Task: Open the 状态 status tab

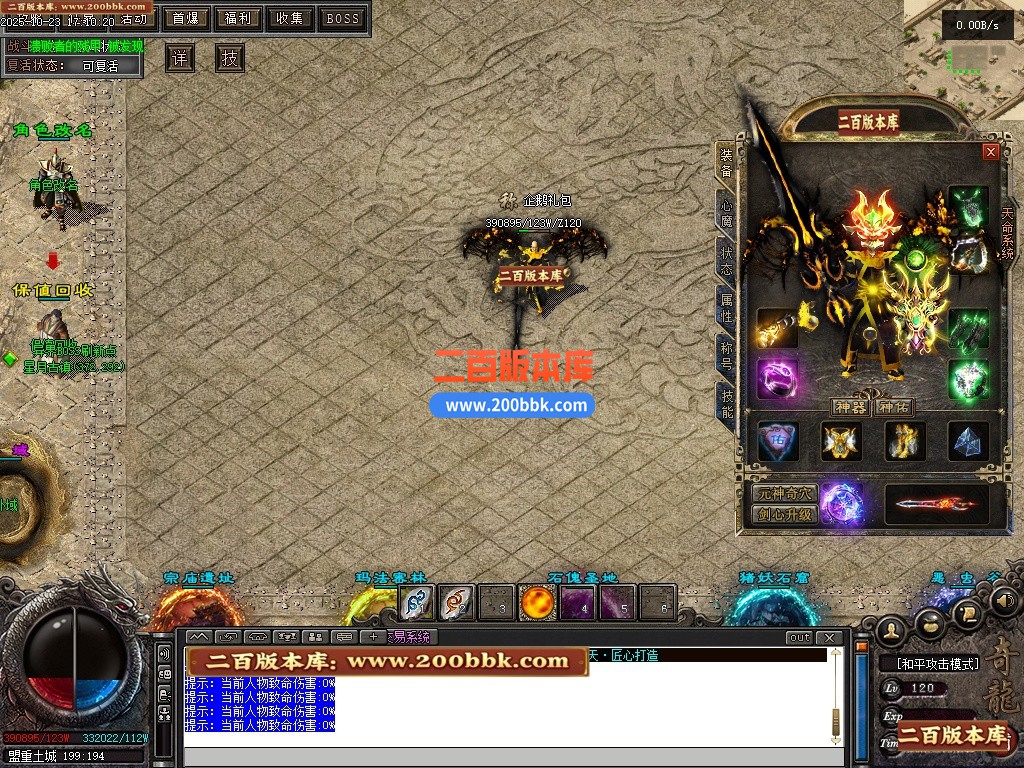Action: 727,257
